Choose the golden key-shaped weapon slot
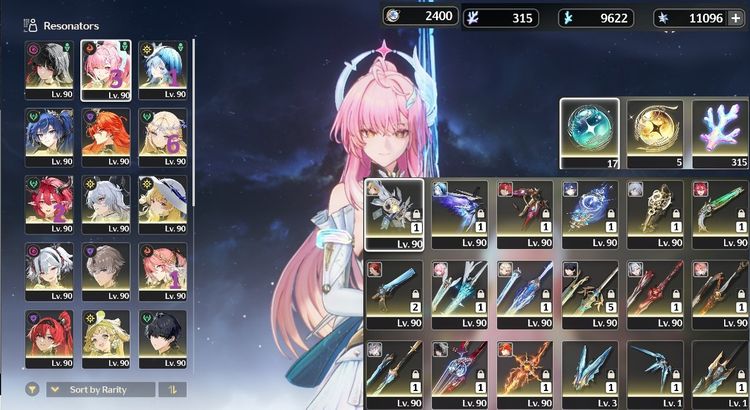 coord(655,212)
